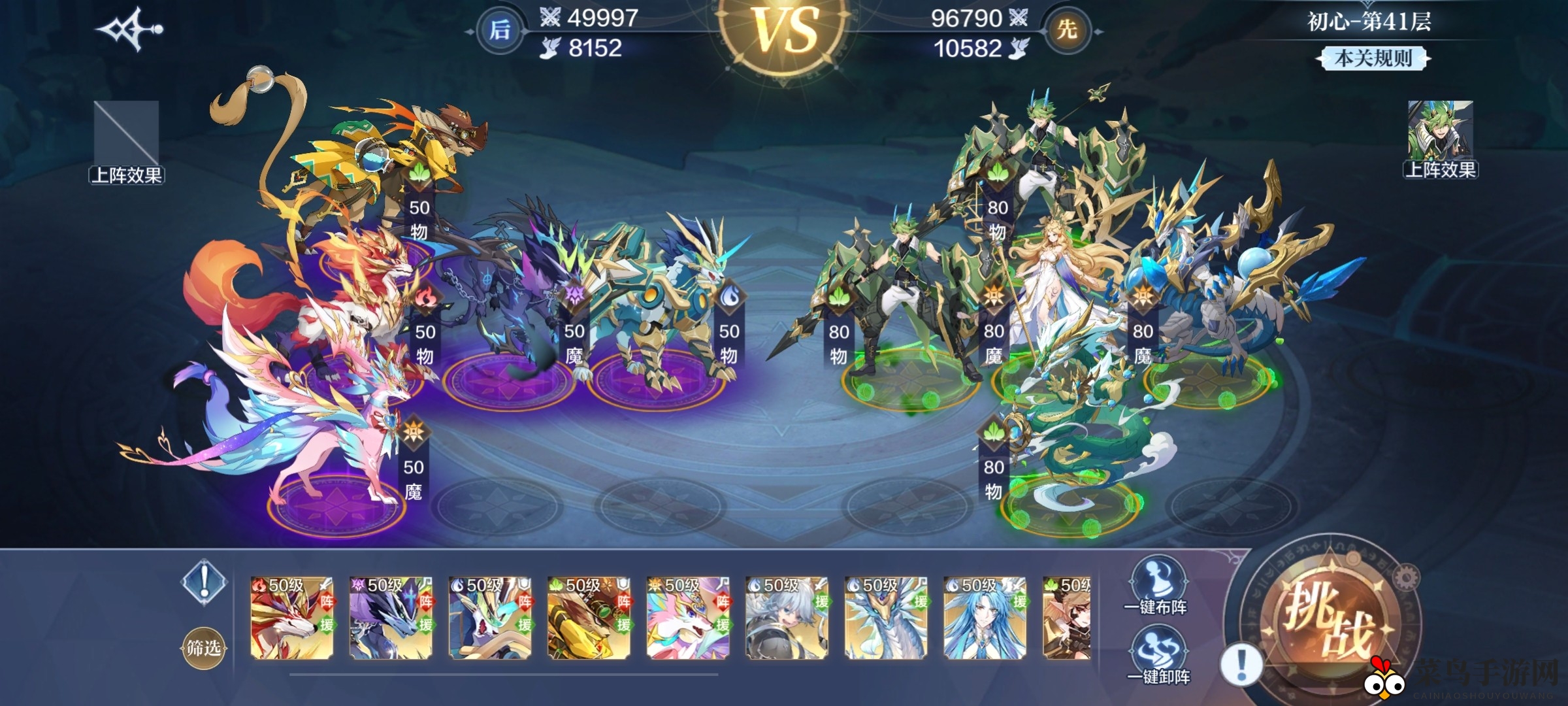Image resolution: width=1568 pixels, height=706 pixels.
Task: Tap the white exclamation icon beside 挑战
Action: pyautogui.click(x=1241, y=664)
